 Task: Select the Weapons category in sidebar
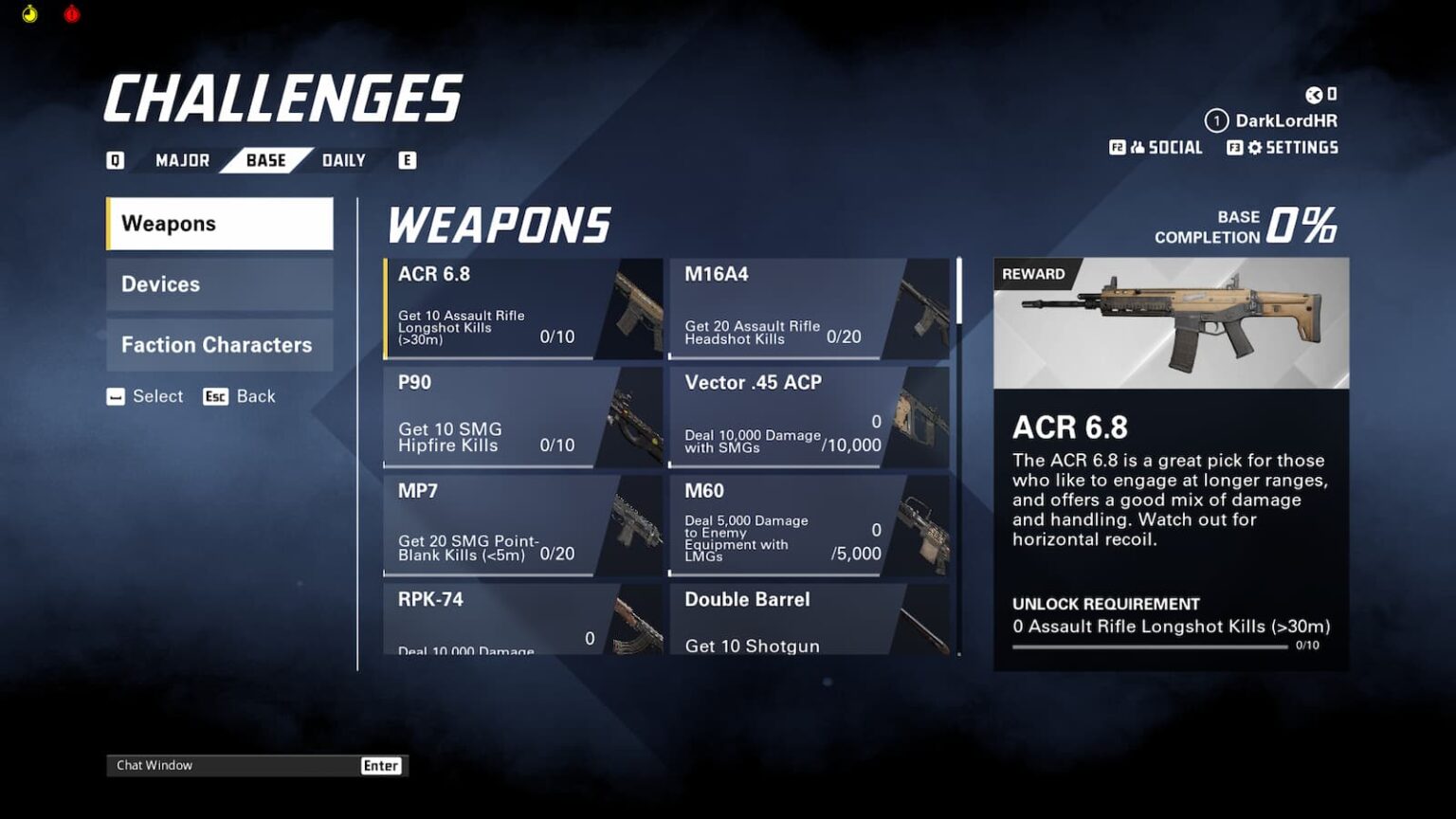tap(219, 224)
